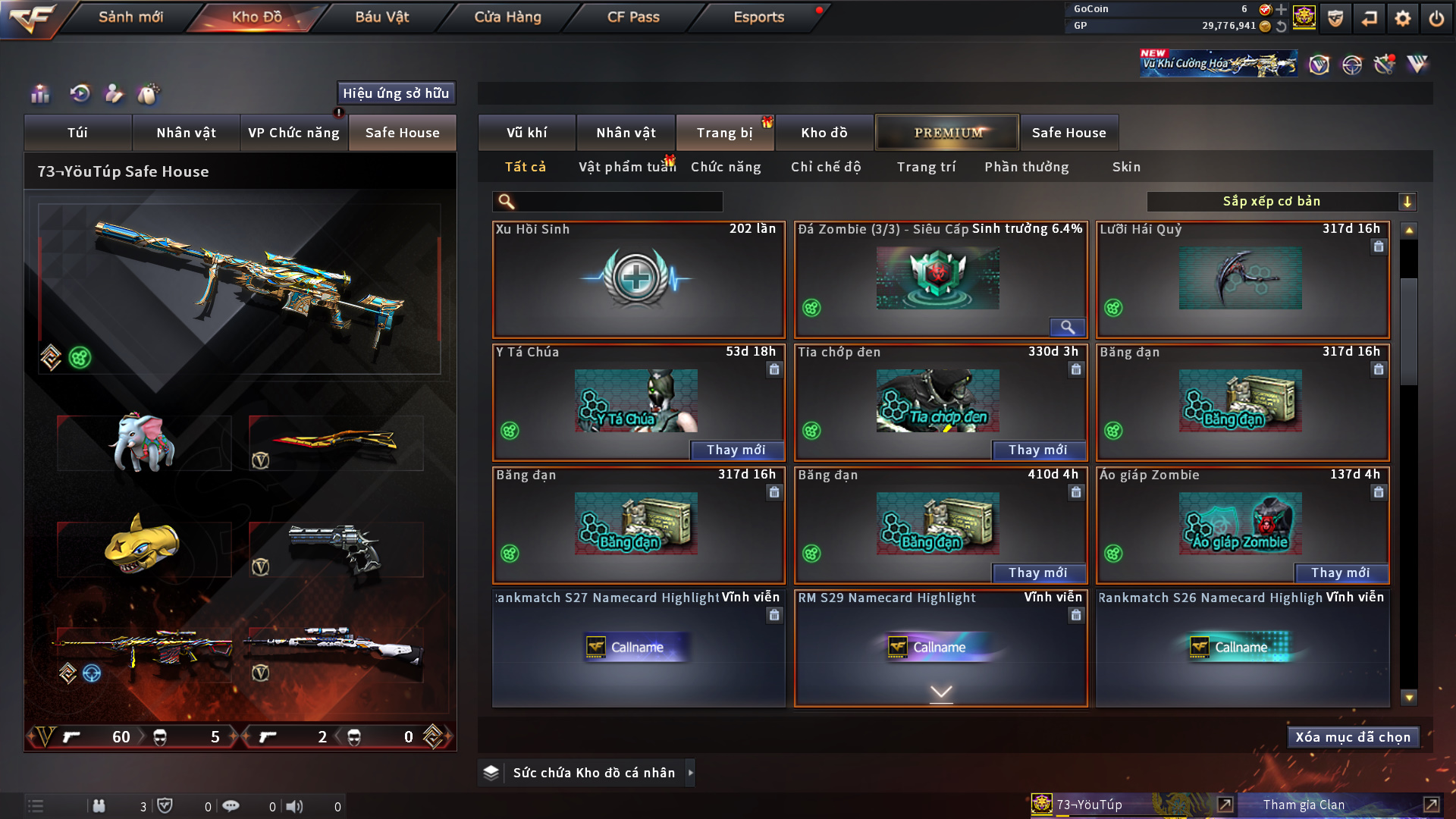Open the gear settings icon
The image size is (1456, 819).
pos(1402,18)
